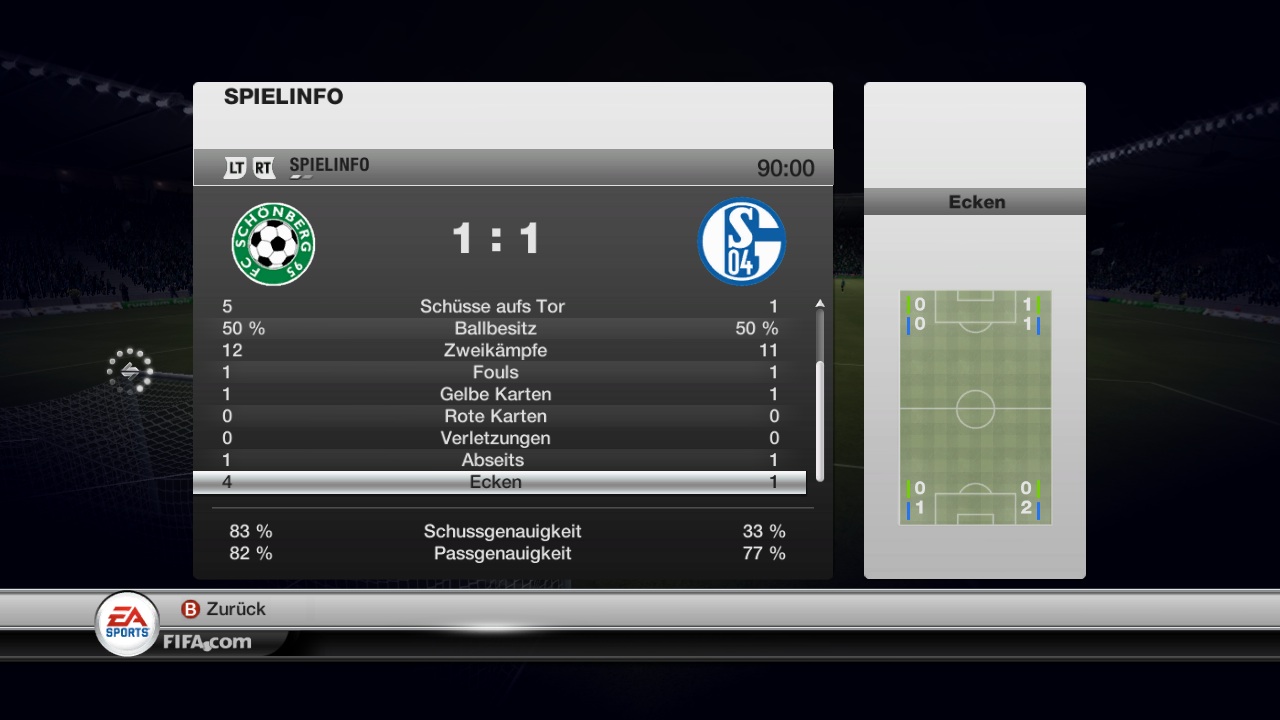Highlight the Gelbe Karten row
Viewport: 1280px width, 720px height.
point(498,394)
